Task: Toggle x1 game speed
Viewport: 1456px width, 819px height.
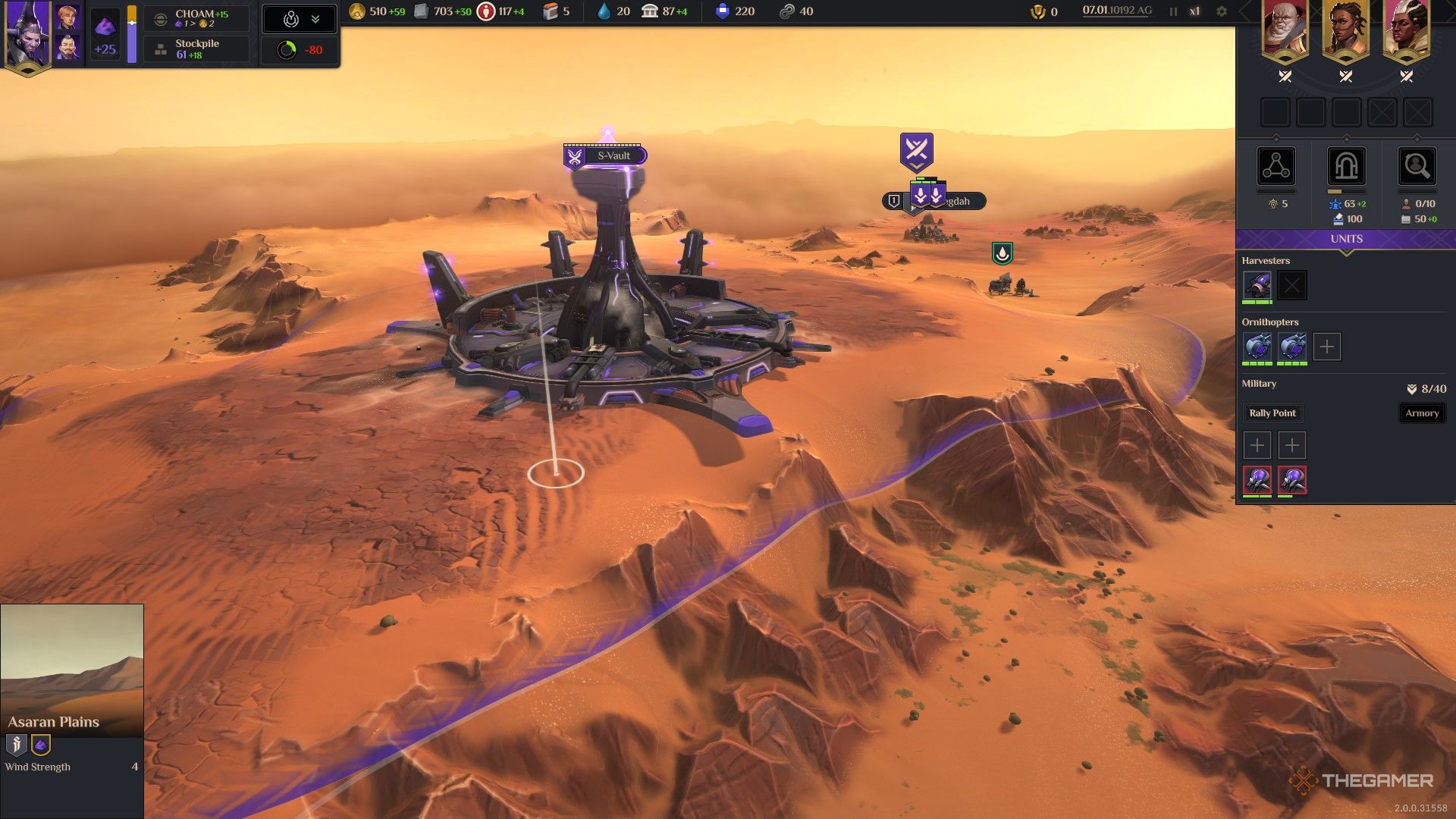Action: [x=1194, y=11]
